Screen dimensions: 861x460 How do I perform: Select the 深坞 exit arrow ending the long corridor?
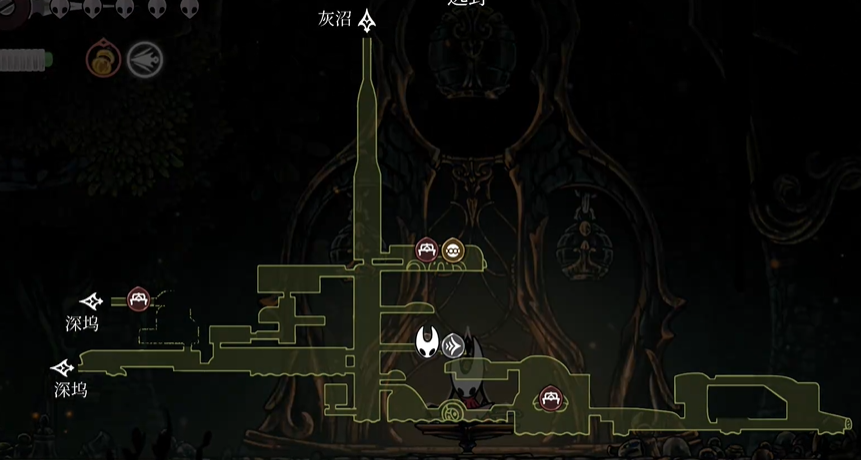[x=64, y=368]
